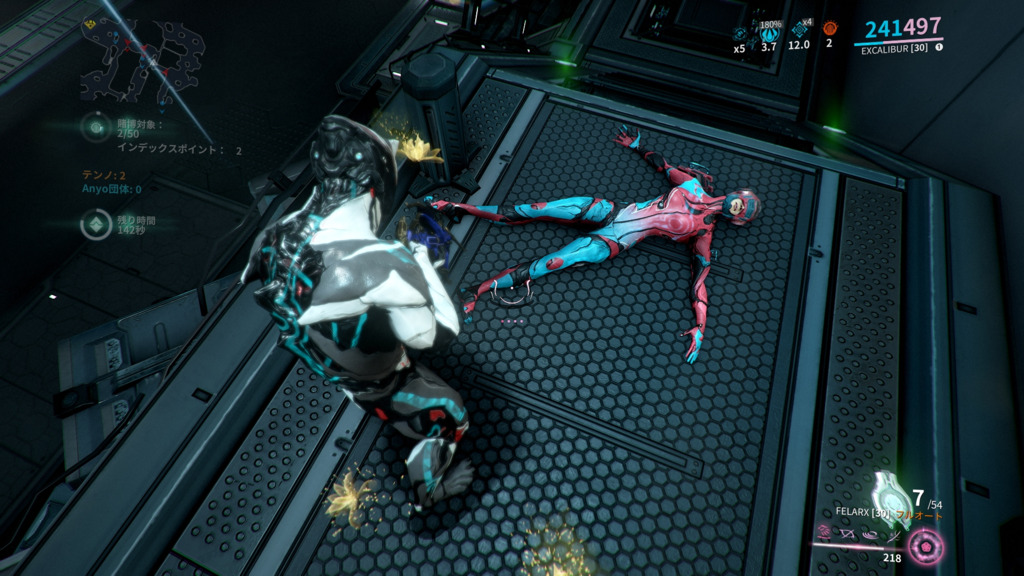Click the wager target objective icon
This screenshot has height=576, width=1024.
pos(96,127)
